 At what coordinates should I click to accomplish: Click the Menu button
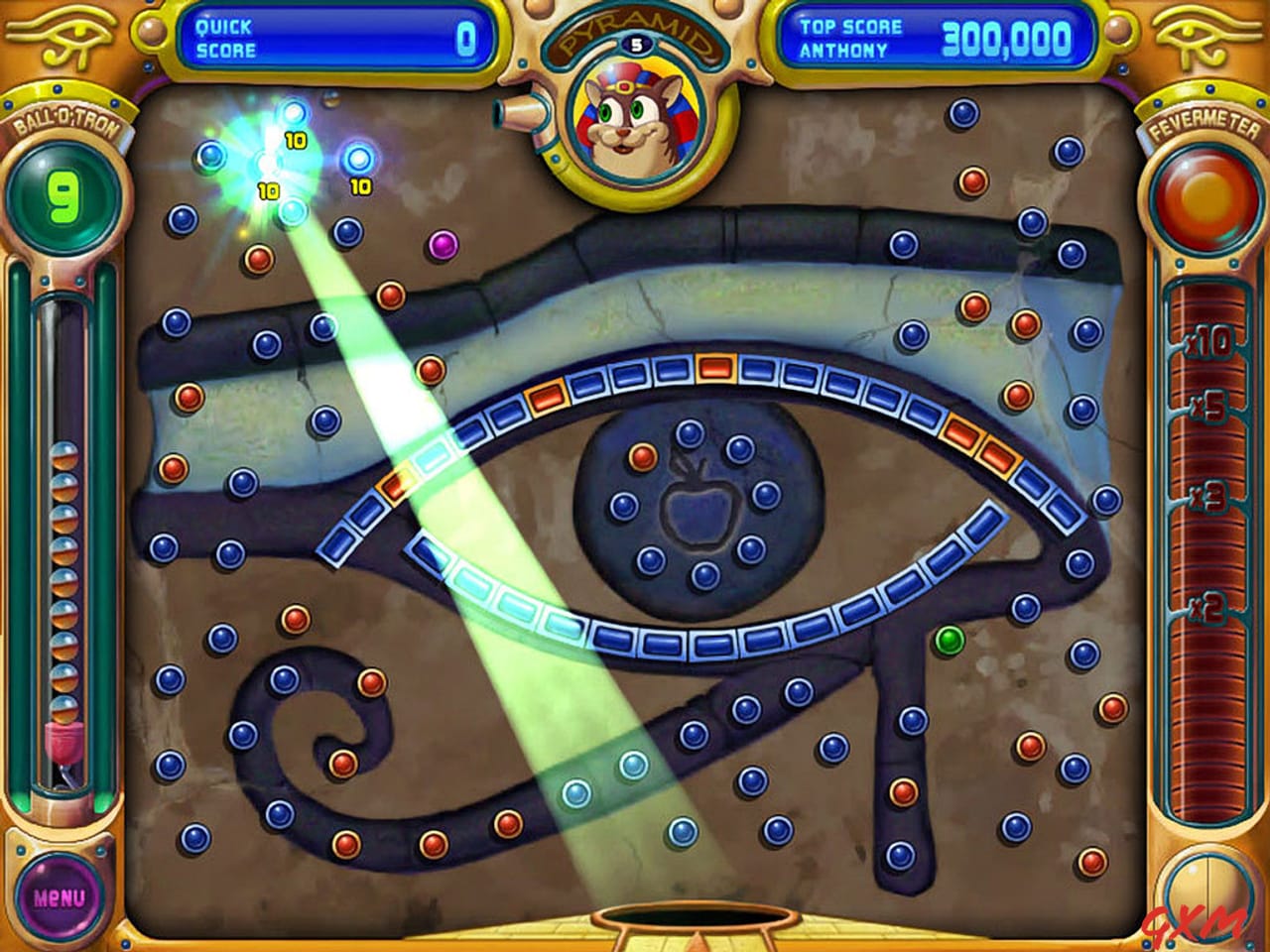point(62,894)
